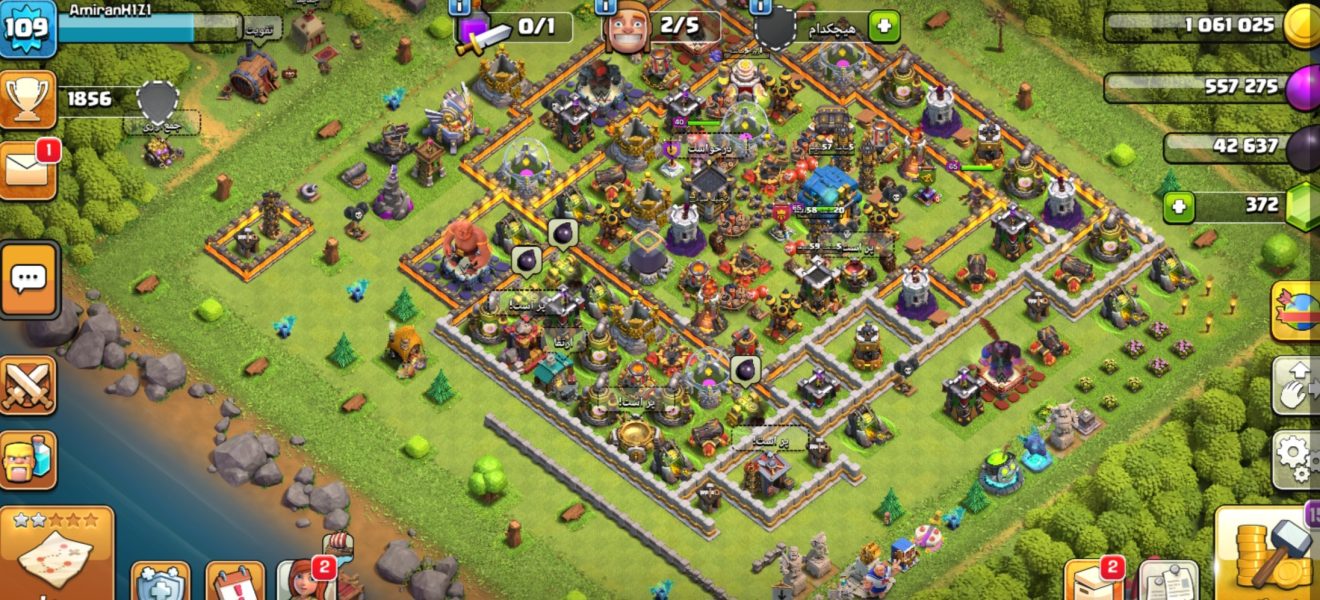The height and width of the screenshot is (600, 1320).
Task: Tap the green plus next to the shield status
Action: point(883,27)
